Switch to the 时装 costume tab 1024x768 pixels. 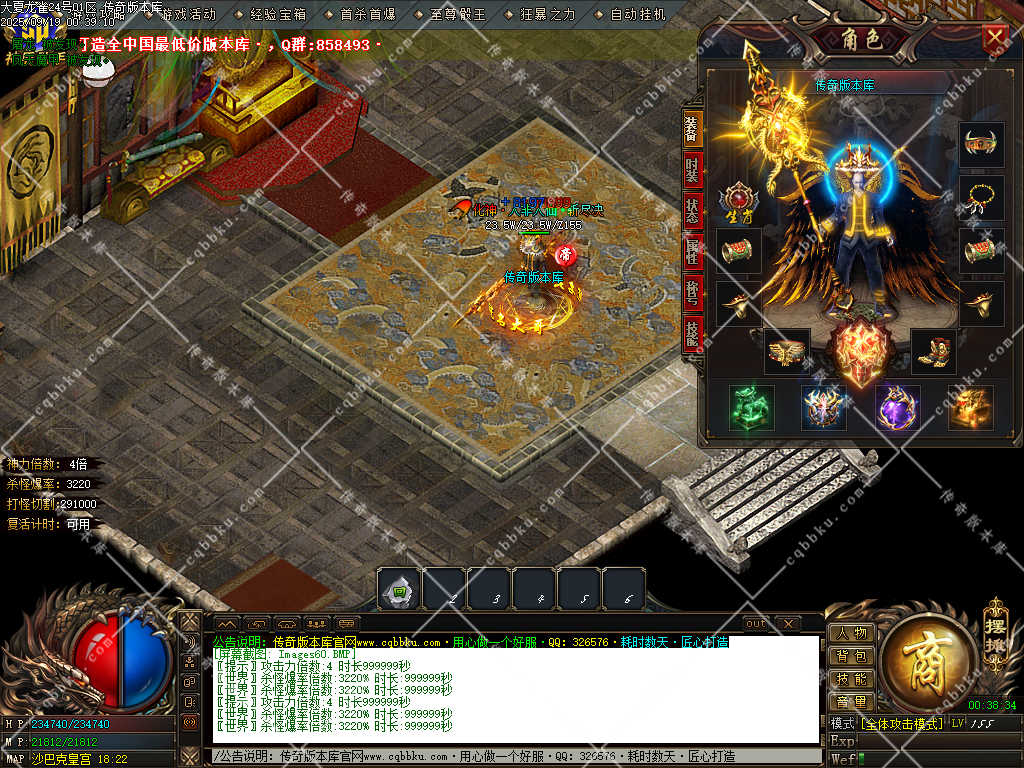pos(692,171)
